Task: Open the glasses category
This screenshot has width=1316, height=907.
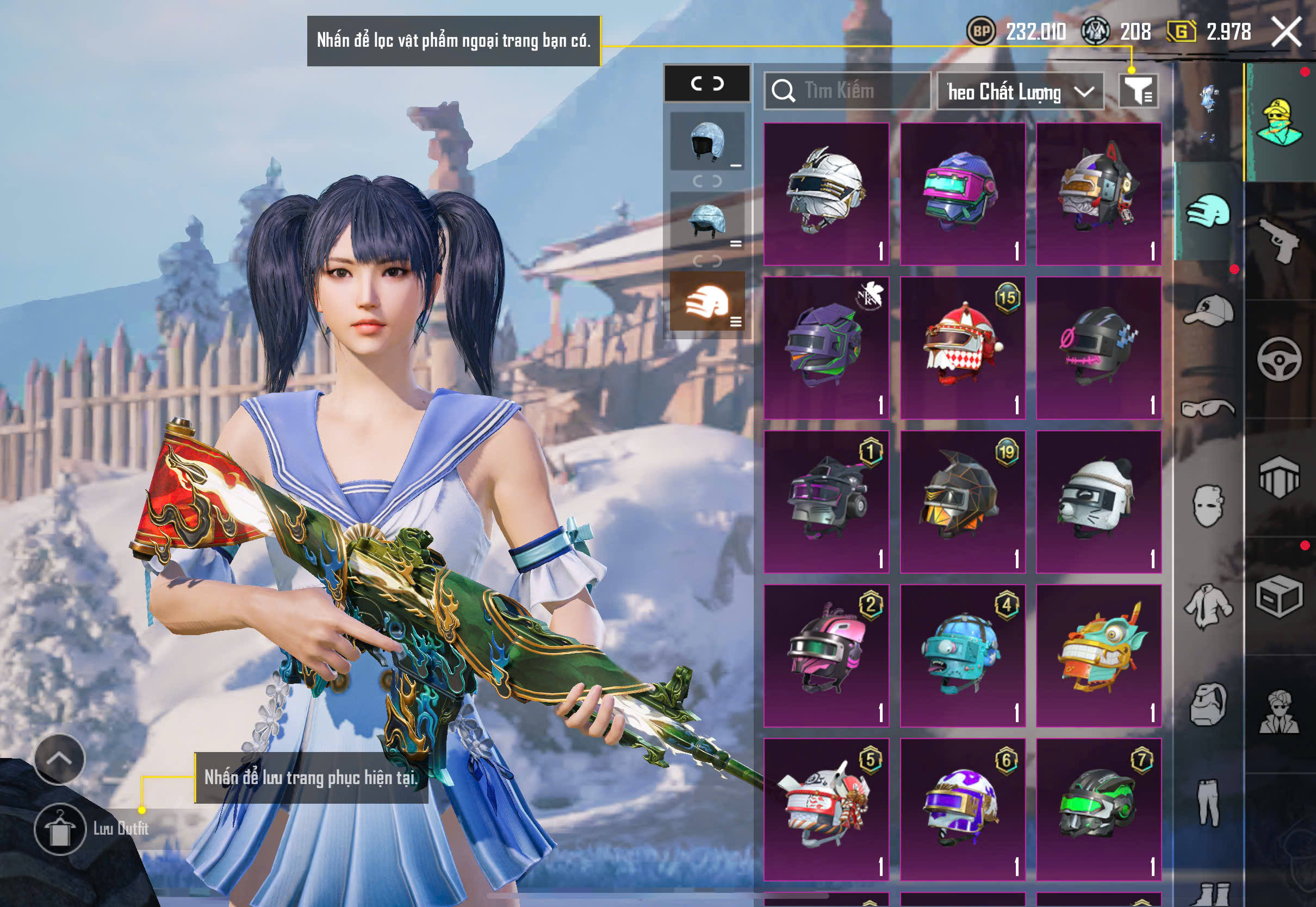Action: (x=1209, y=408)
